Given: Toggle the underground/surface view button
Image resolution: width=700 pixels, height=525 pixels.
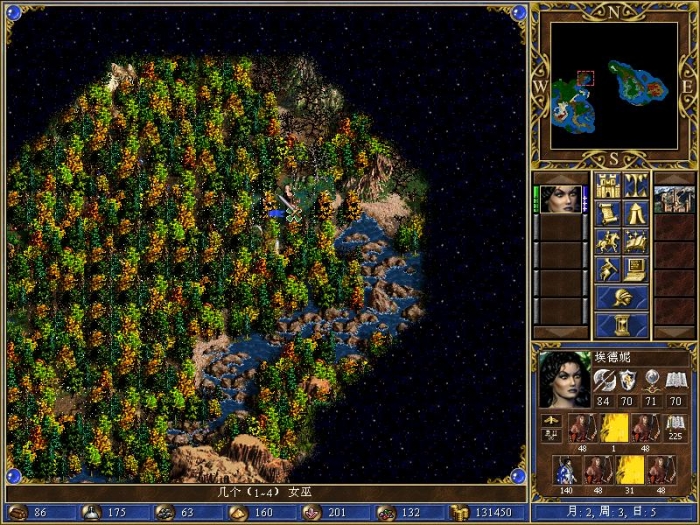Looking at the screenshot, I should [x=636, y=185].
